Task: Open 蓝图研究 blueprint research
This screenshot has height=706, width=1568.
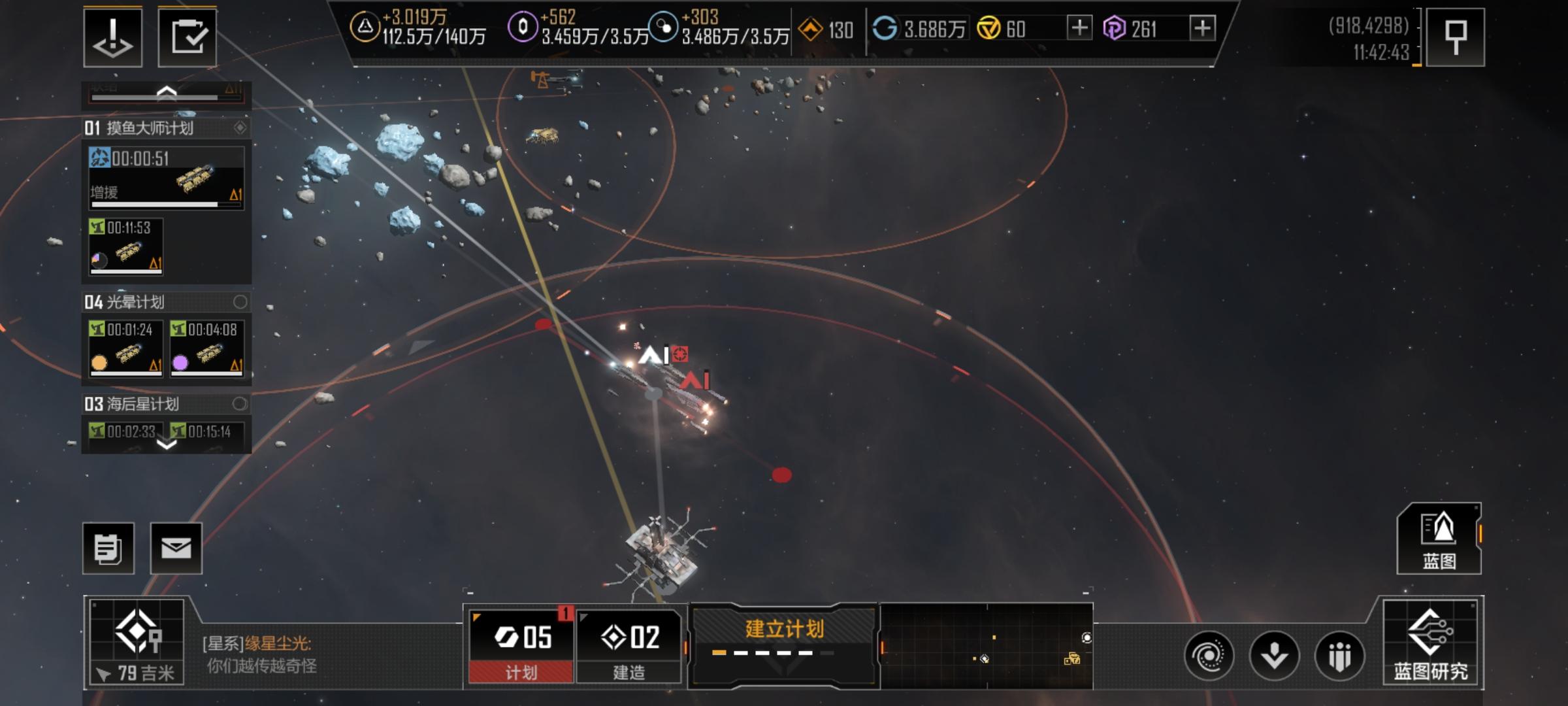Action: click(1431, 643)
